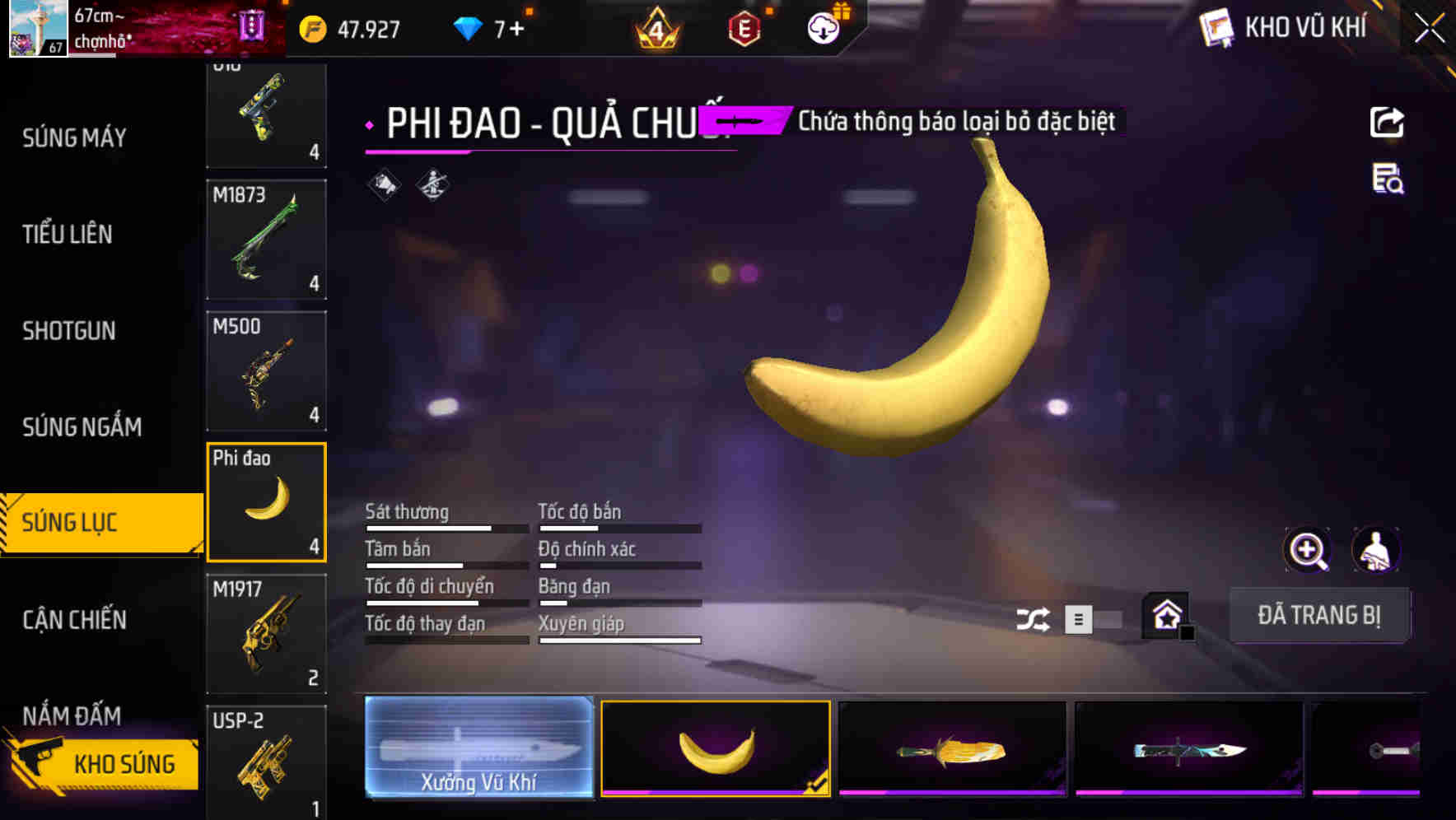This screenshot has height=820, width=1456.
Task: Select the banana skin thumbnail below
Action: click(716, 749)
